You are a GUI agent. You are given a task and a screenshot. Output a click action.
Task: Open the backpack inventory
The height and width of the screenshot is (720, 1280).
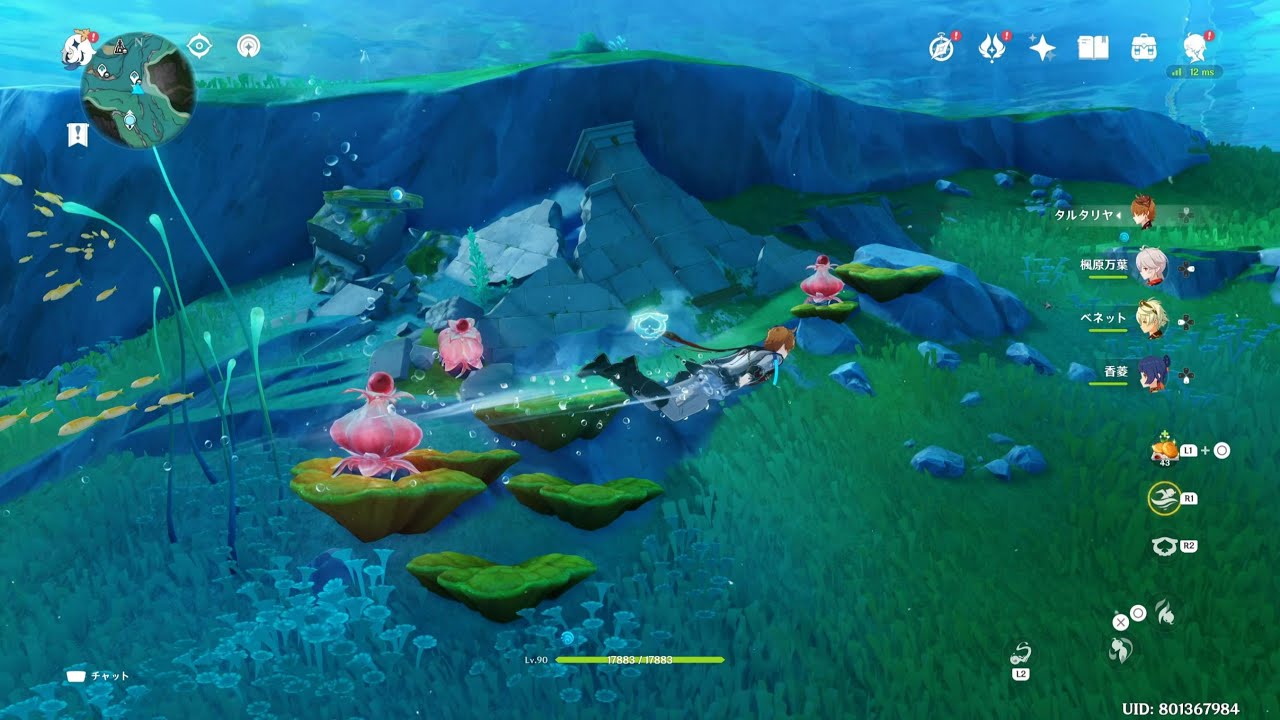[x=1143, y=48]
